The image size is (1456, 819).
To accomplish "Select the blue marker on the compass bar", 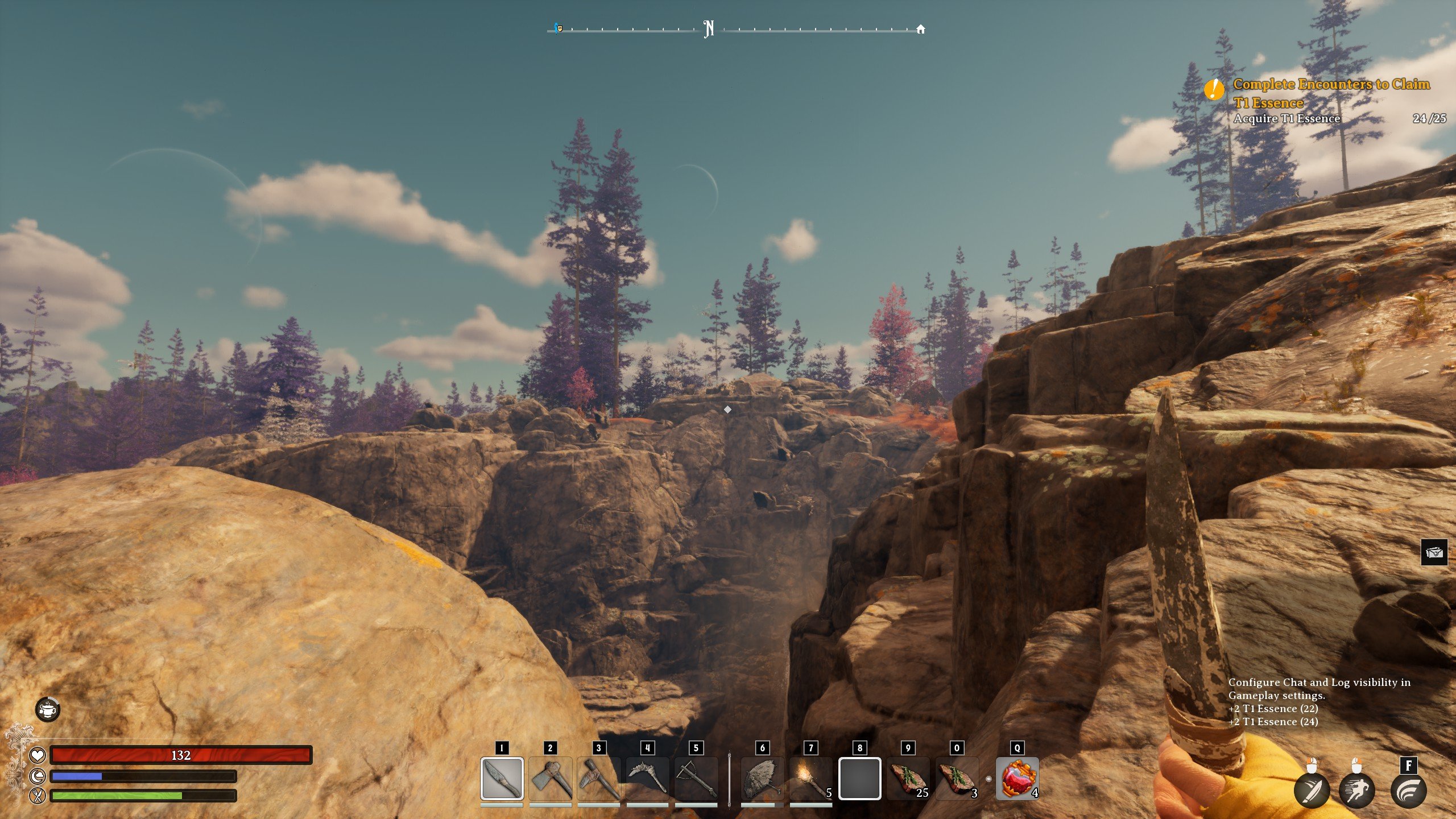I will click(x=558, y=28).
